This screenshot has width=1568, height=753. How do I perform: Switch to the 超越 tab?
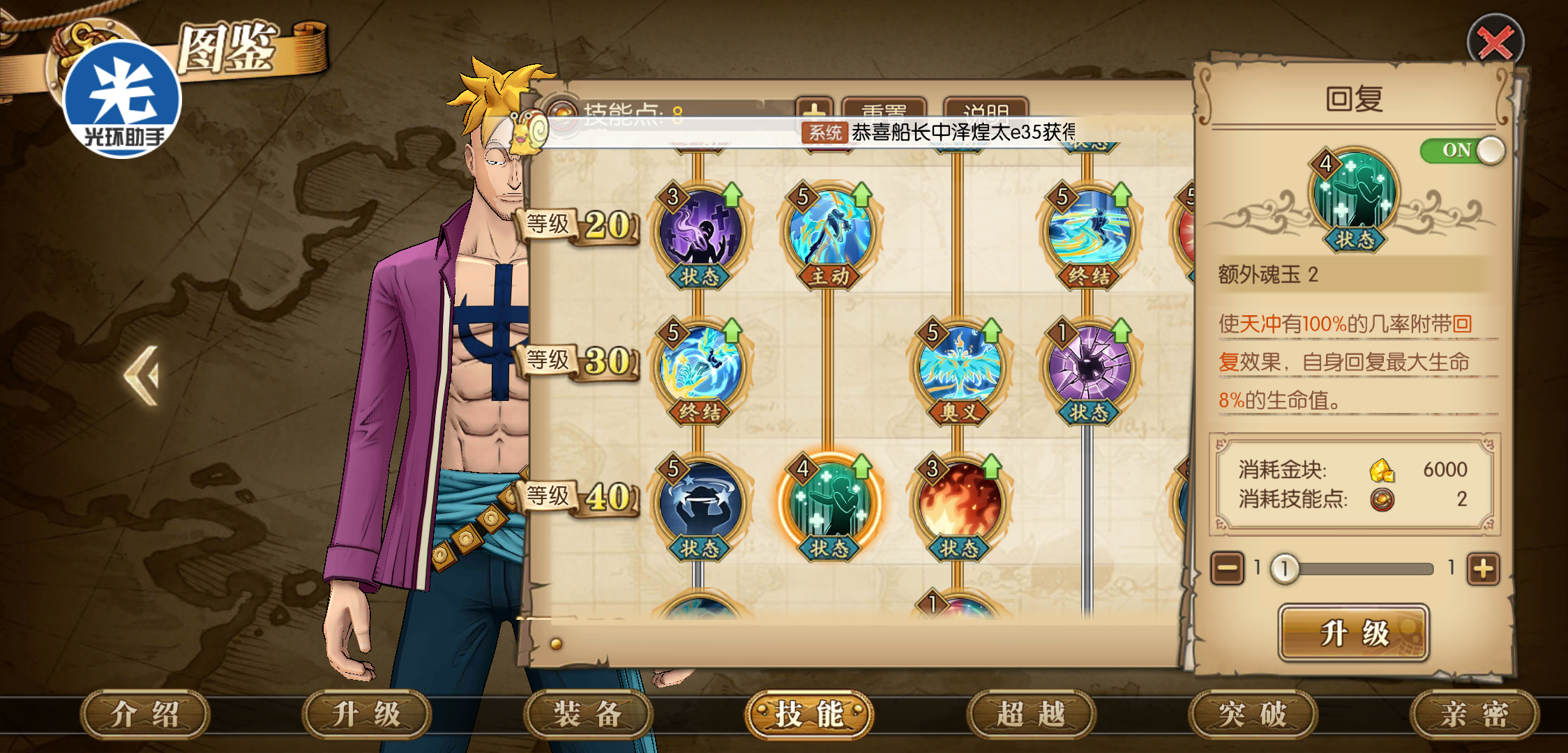tap(1031, 714)
